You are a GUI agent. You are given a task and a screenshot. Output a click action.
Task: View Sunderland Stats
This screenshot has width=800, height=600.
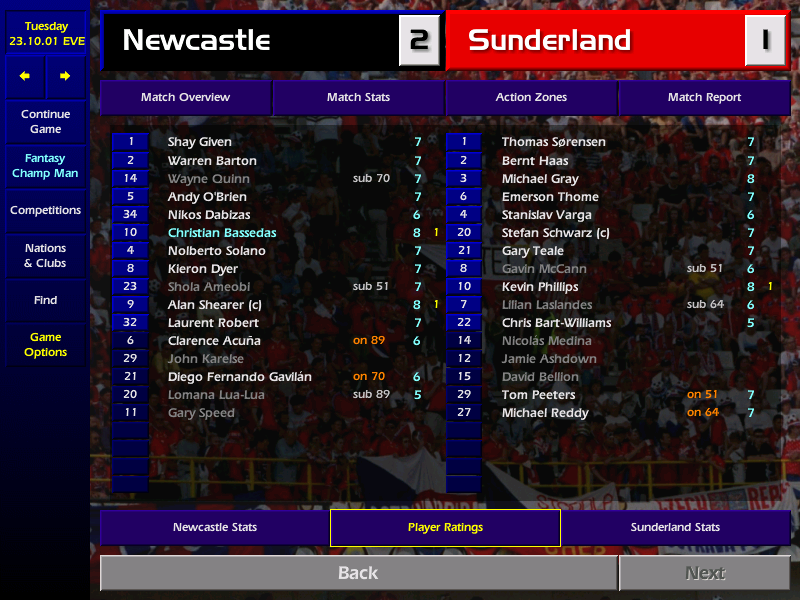tap(675, 527)
